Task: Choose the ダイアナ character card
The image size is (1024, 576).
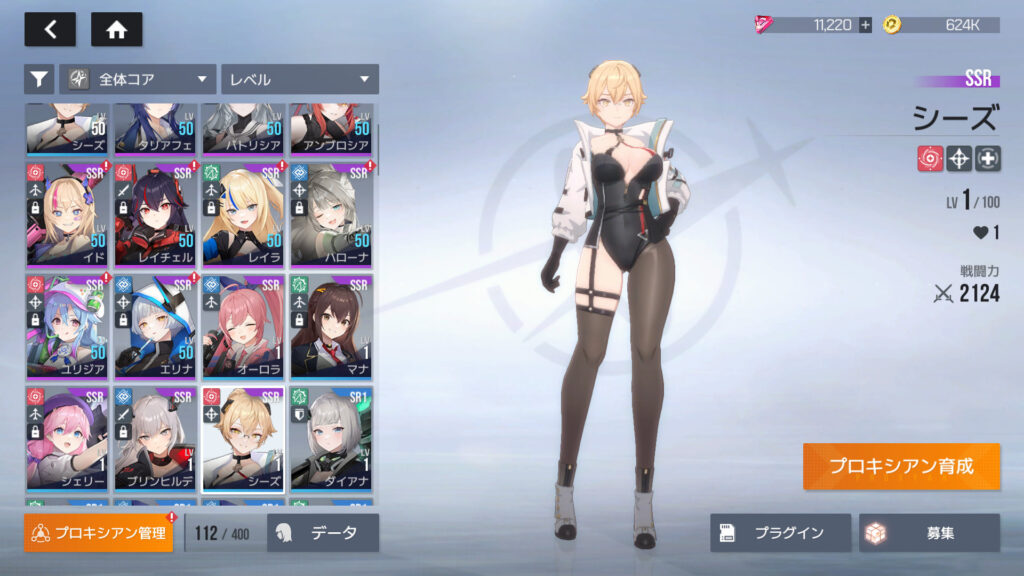Action: pos(331,439)
